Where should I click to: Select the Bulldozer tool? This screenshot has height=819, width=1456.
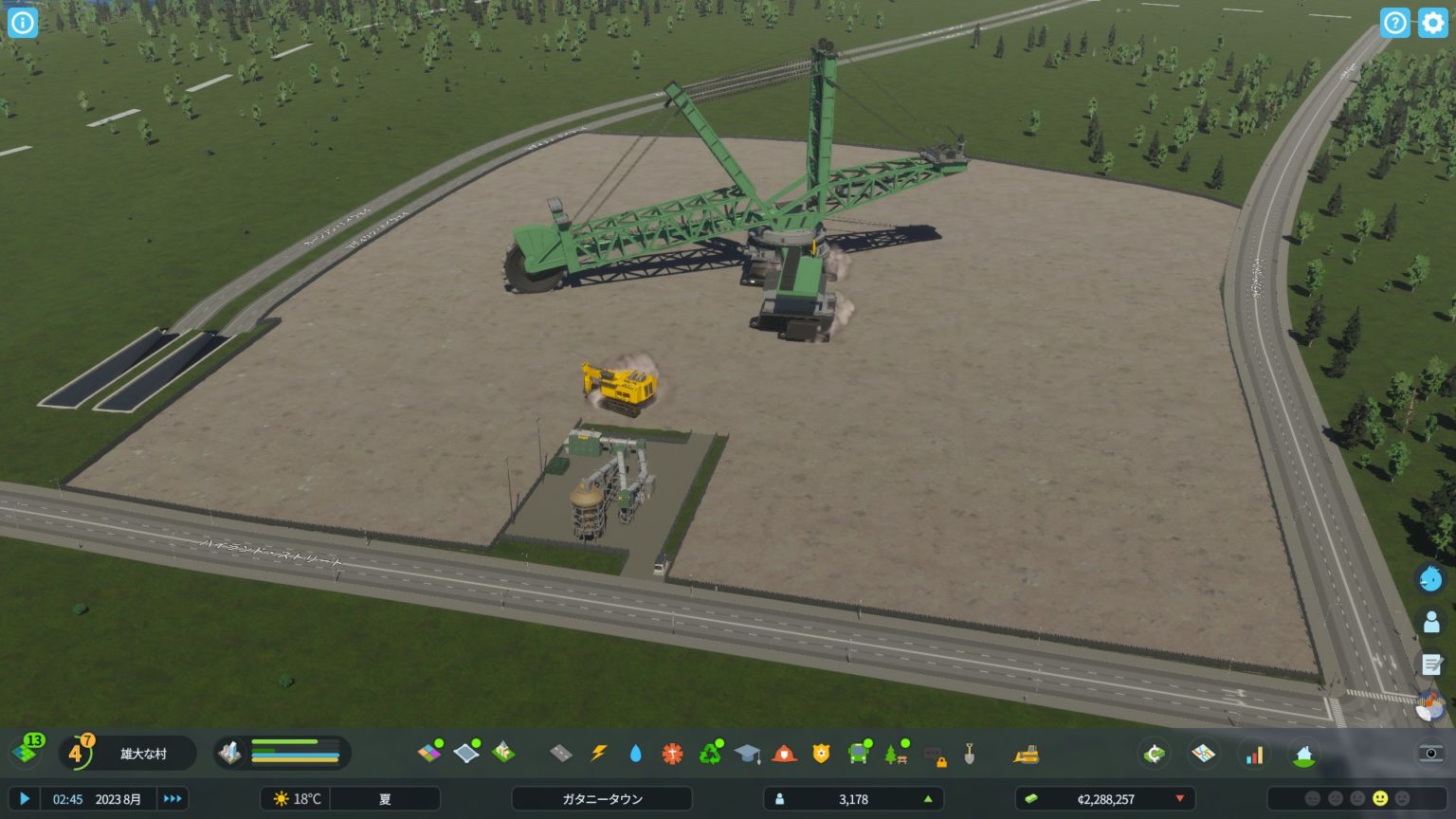1025,754
